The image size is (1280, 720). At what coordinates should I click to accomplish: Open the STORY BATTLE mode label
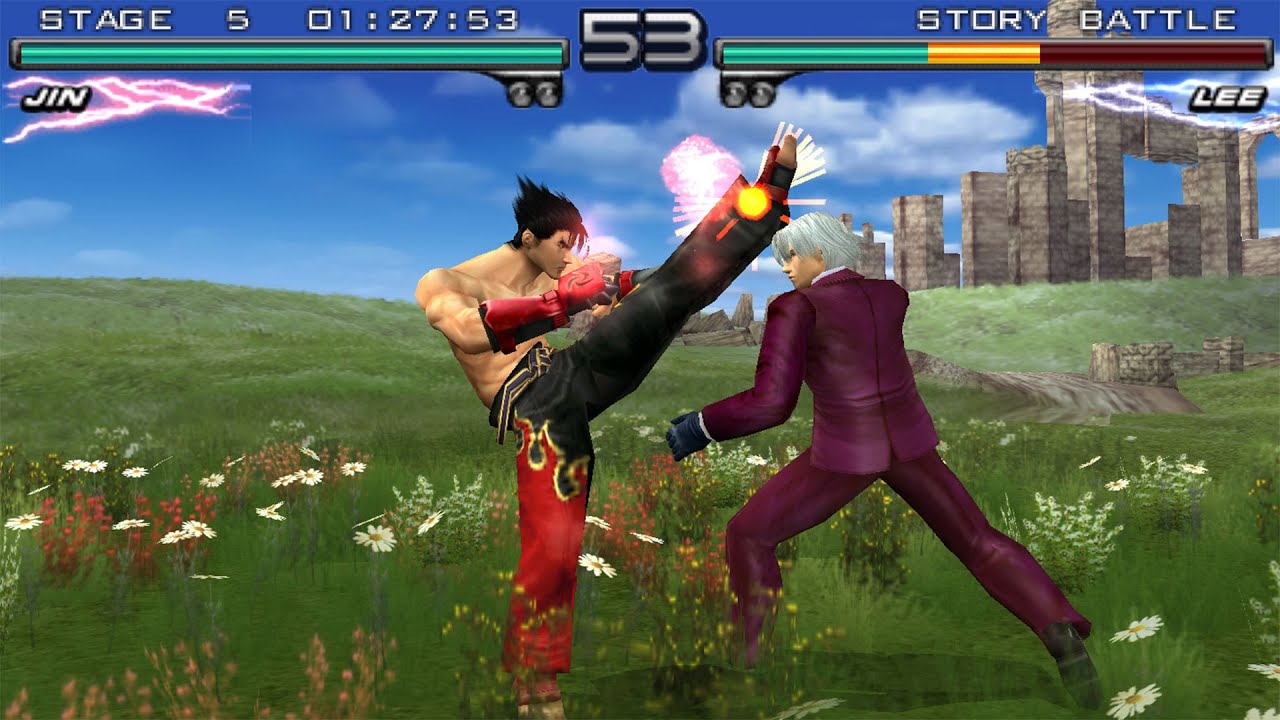point(1080,17)
